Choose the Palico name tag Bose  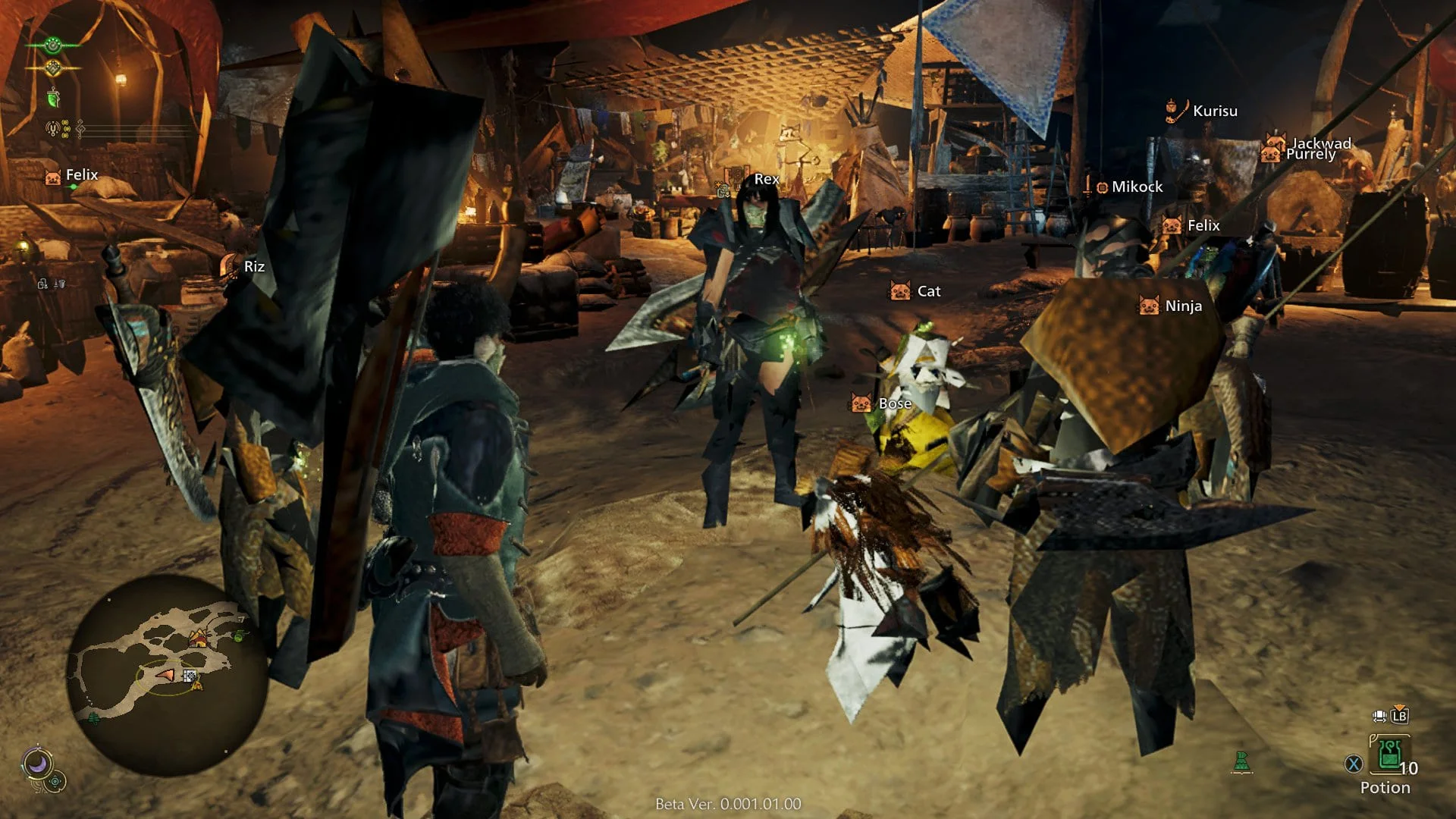894,404
